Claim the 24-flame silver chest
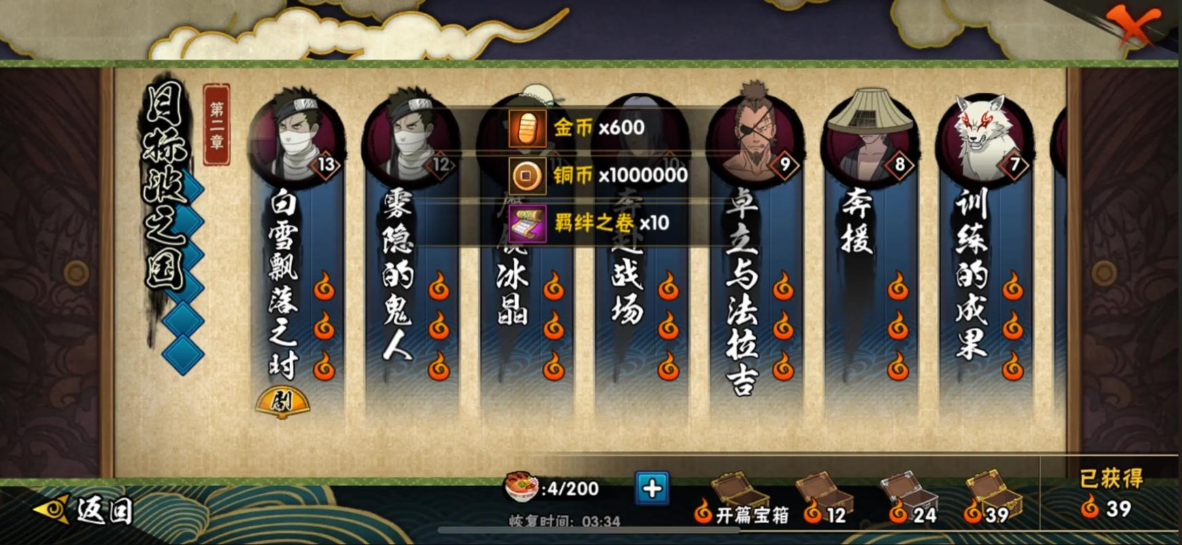 click(x=911, y=495)
